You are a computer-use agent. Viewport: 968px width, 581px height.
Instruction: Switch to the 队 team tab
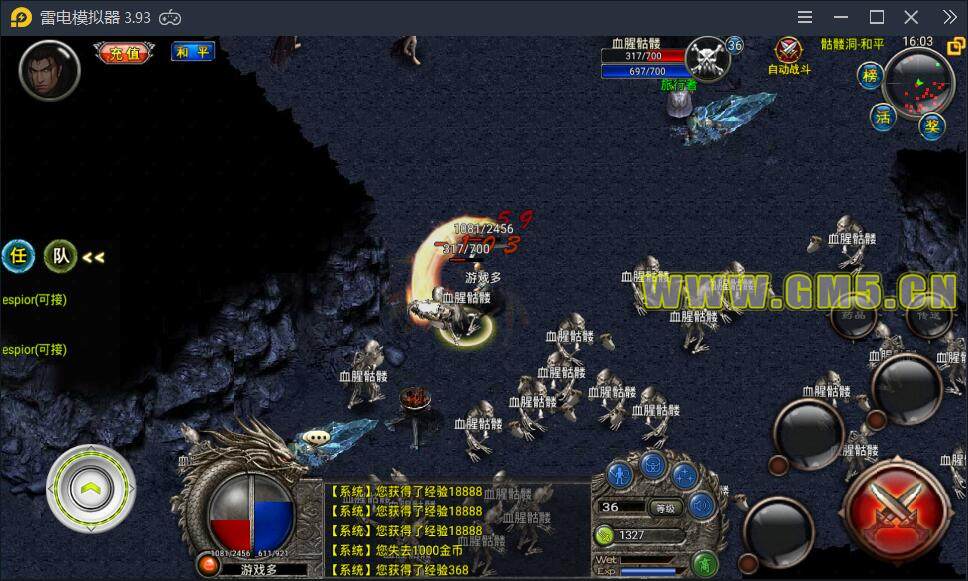point(61,256)
